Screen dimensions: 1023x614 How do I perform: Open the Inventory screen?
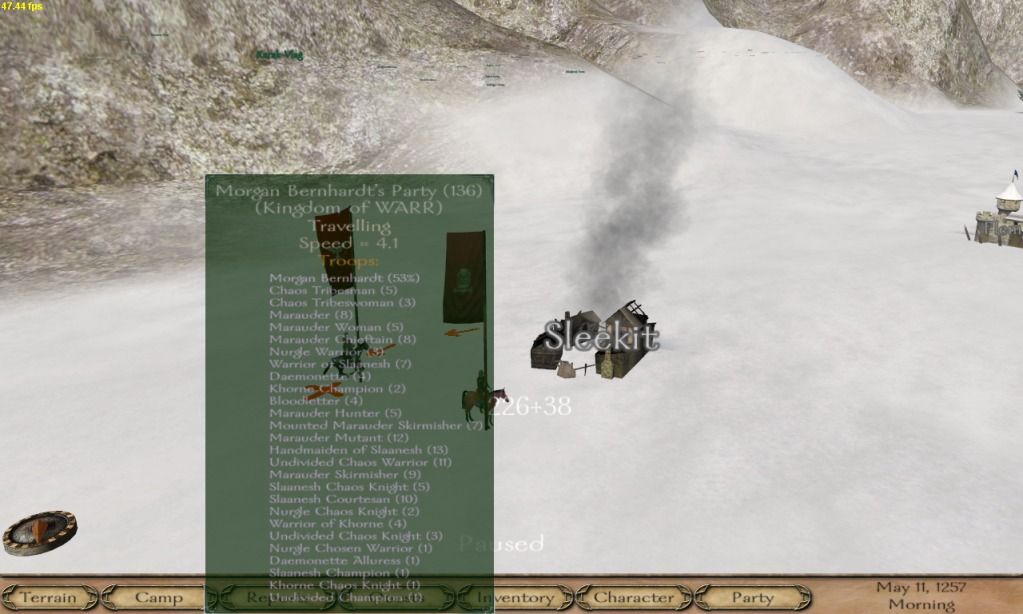[514, 598]
